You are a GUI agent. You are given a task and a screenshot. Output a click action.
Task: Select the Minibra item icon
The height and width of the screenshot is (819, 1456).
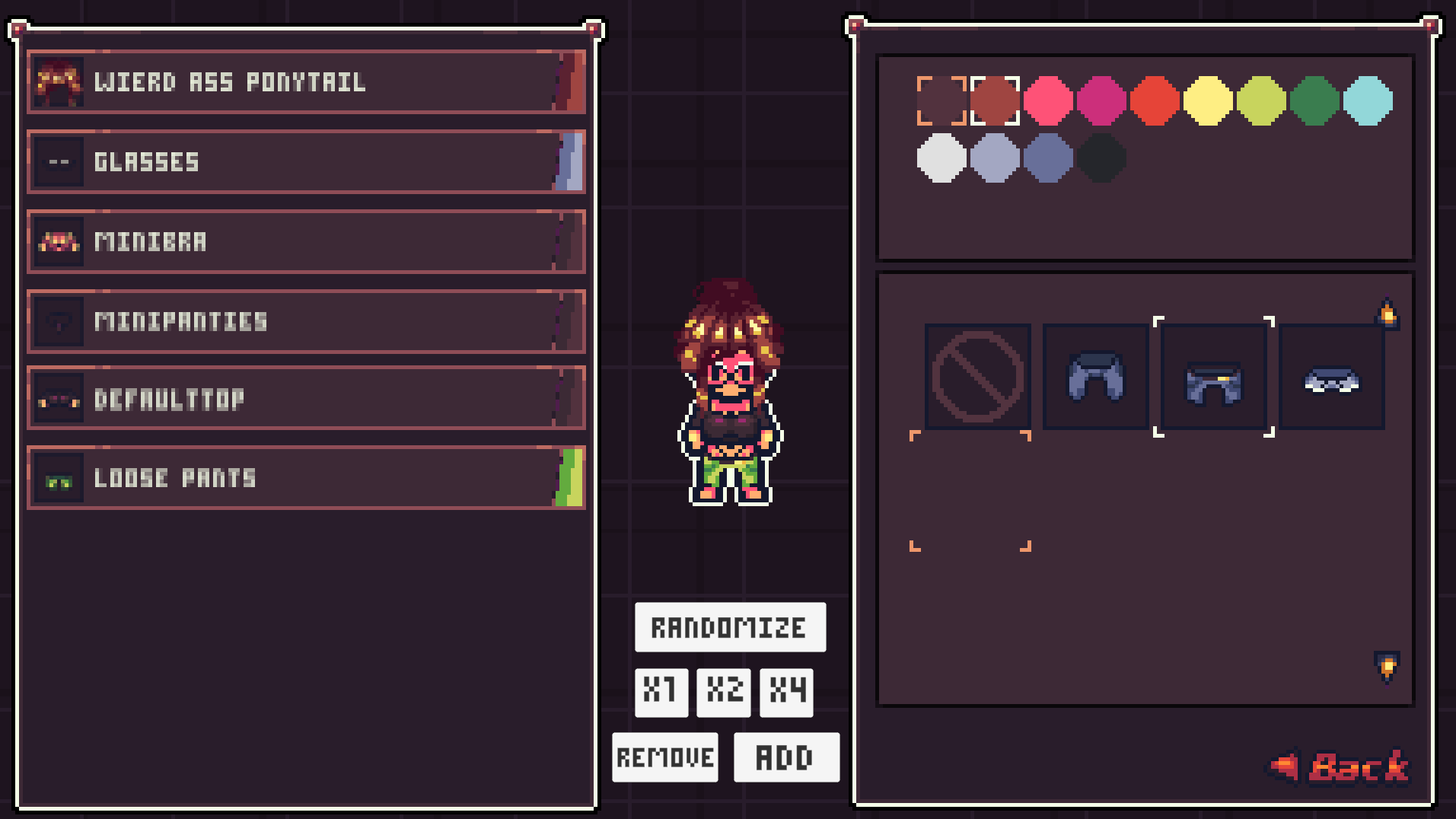click(x=59, y=241)
